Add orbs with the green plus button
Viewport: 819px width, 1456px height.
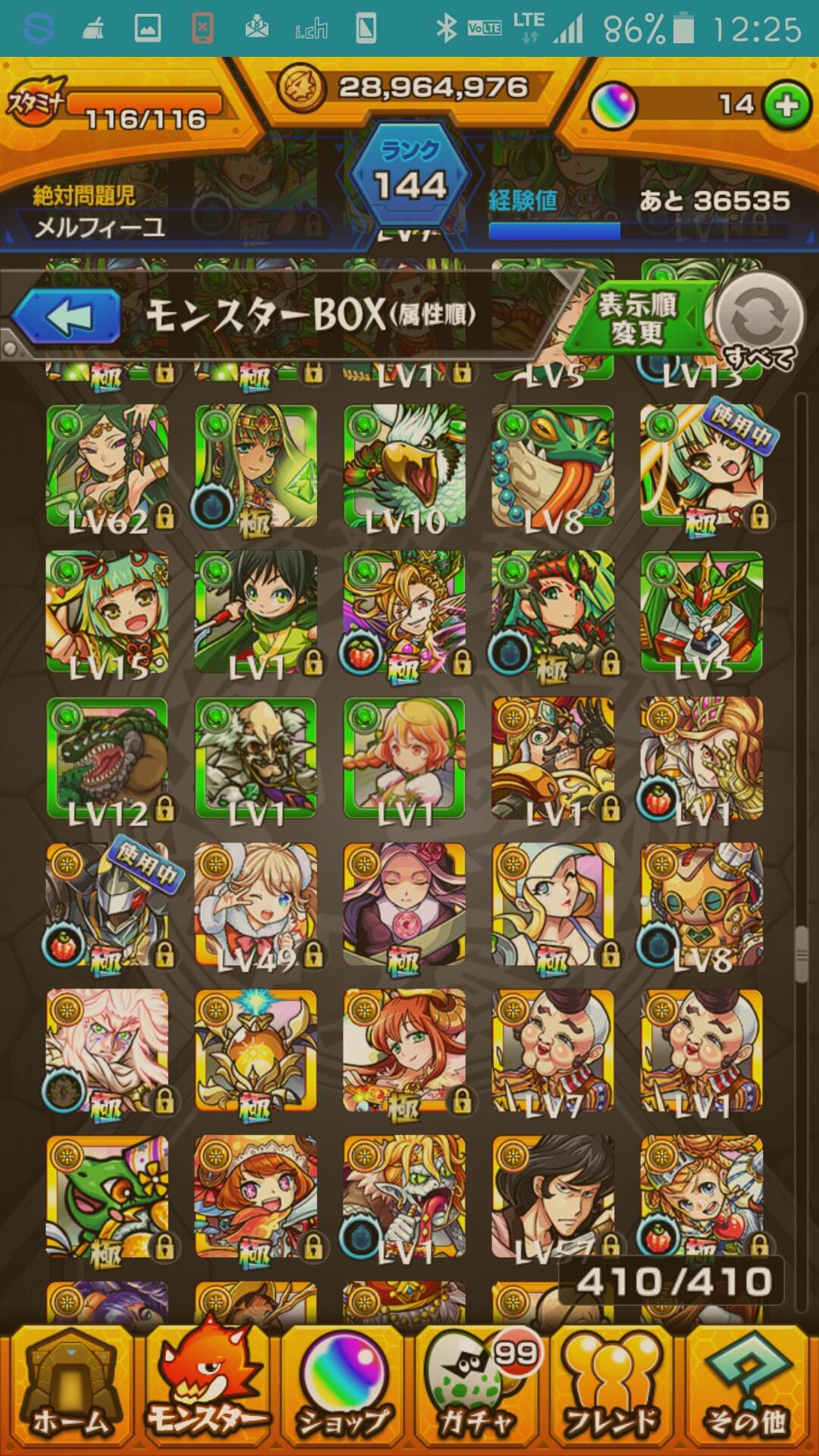click(786, 105)
